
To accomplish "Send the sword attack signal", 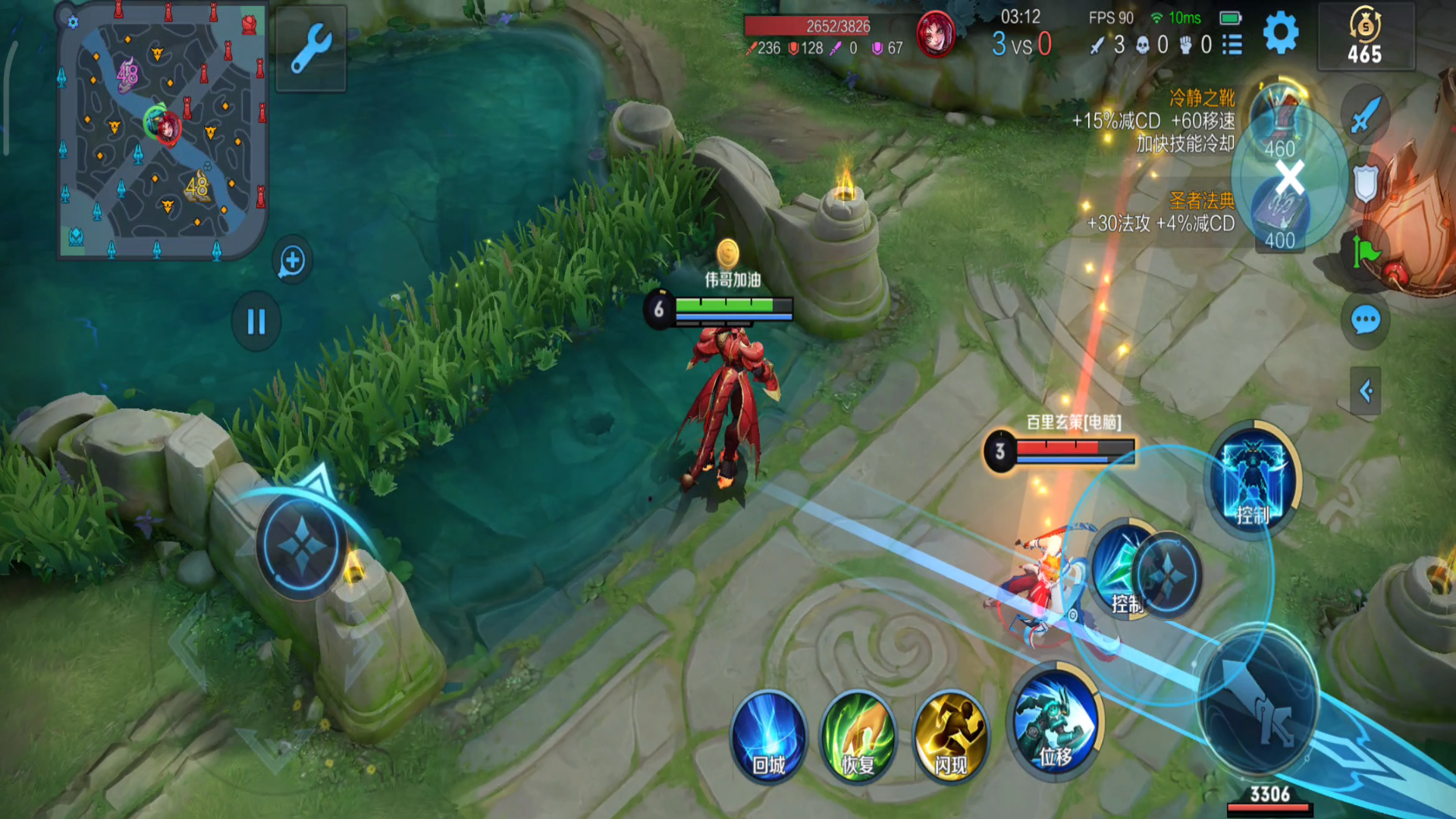I will pyautogui.click(x=1365, y=115).
